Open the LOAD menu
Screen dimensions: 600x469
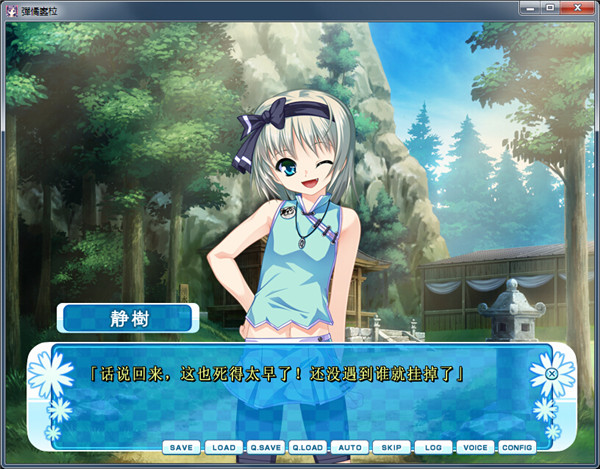tap(223, 447)
